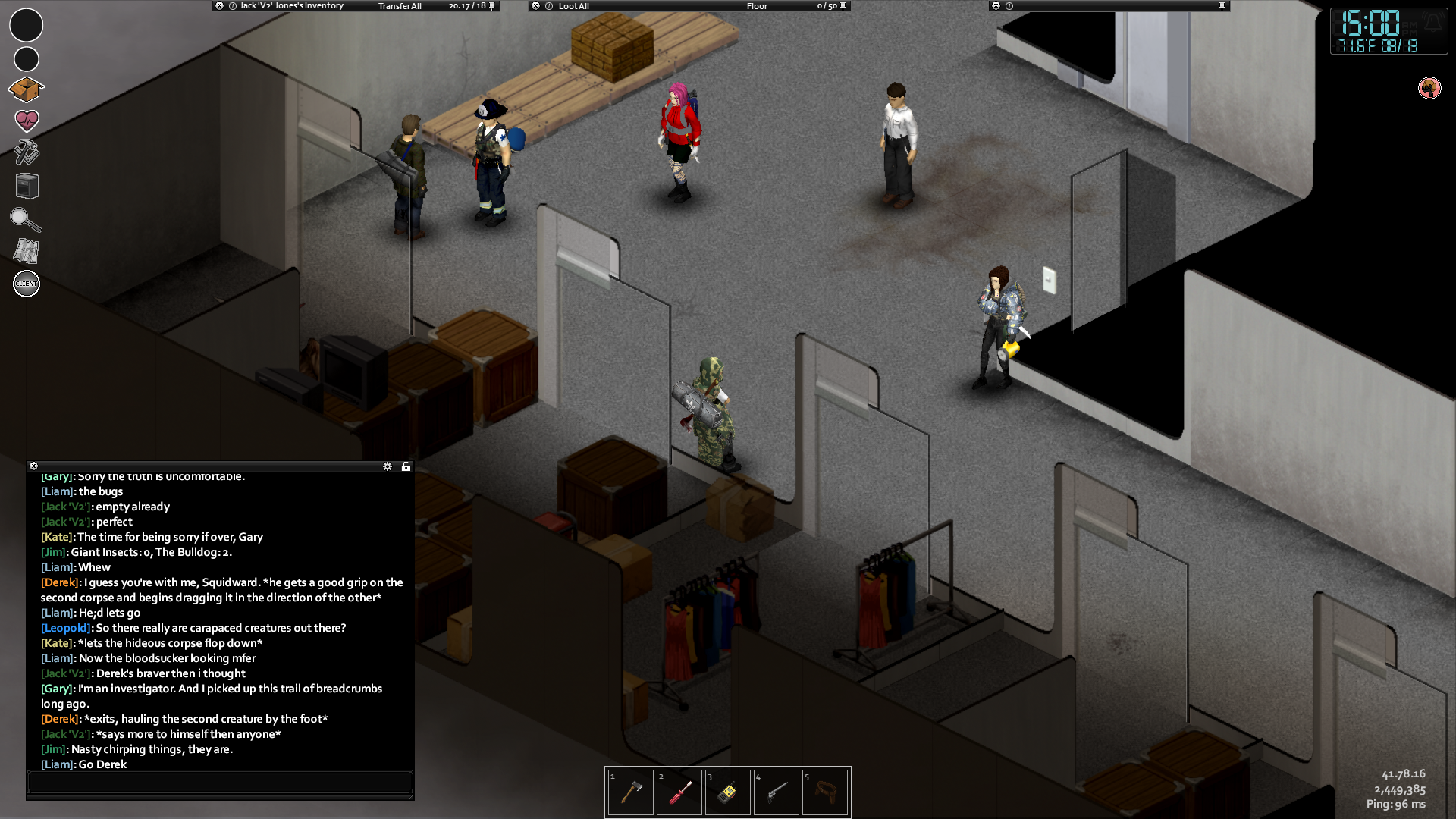Viewport: 1456px width, 819px height.
Task: Toggle the chat window lock
Action: [x=406, y=466]
